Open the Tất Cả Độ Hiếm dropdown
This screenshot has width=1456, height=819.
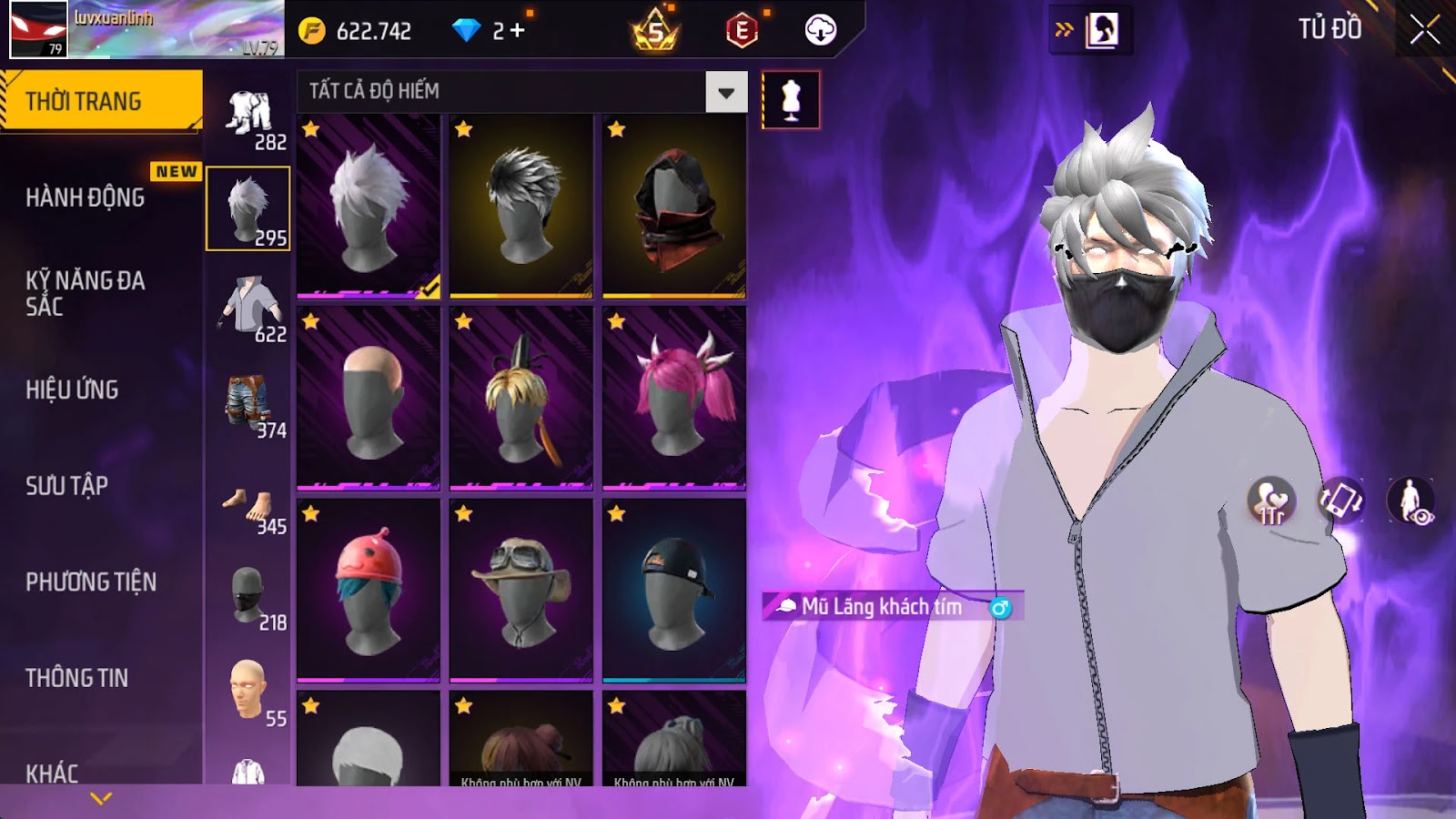725,92
